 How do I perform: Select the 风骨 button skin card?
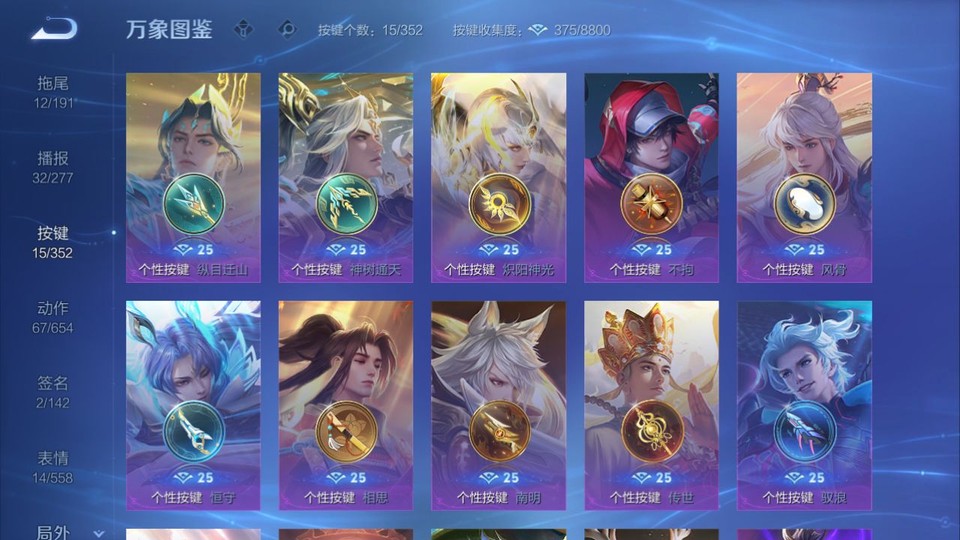(804, 178)
